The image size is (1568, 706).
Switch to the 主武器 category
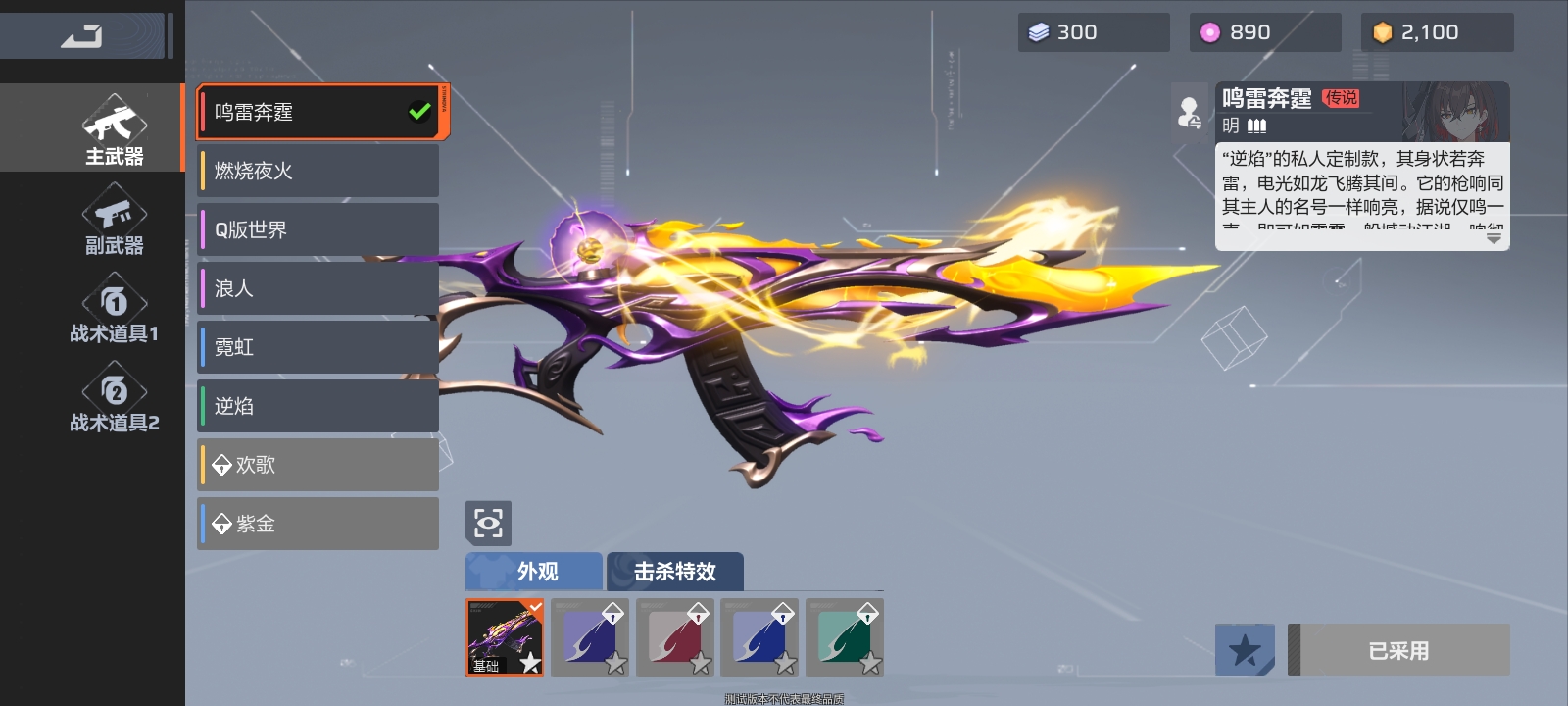coord(114,129)
